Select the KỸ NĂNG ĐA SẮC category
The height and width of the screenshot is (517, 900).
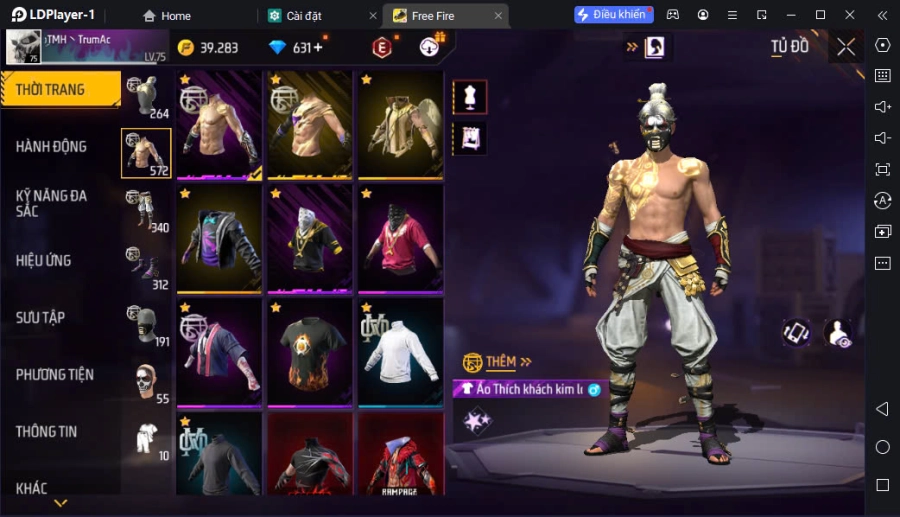pyautogui.click(x=51, y=204)
